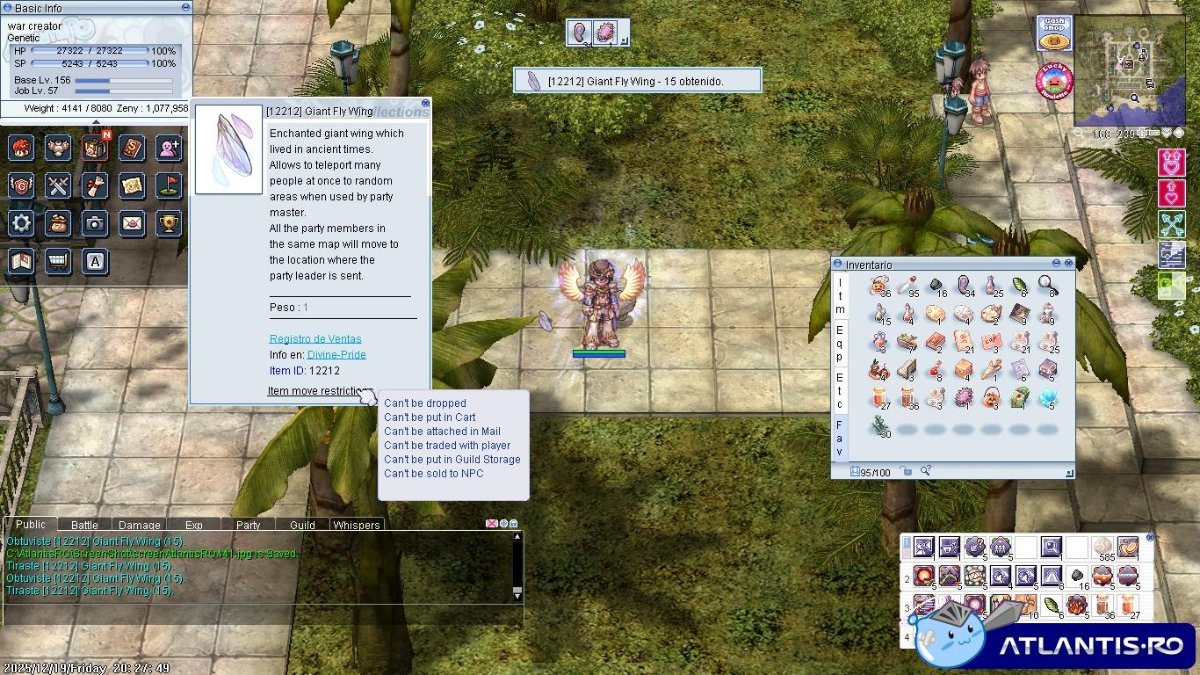Open the settings gear menu icon
Image resolution: width=1200 pixels, height=675 pixels.
coord(21,223)
